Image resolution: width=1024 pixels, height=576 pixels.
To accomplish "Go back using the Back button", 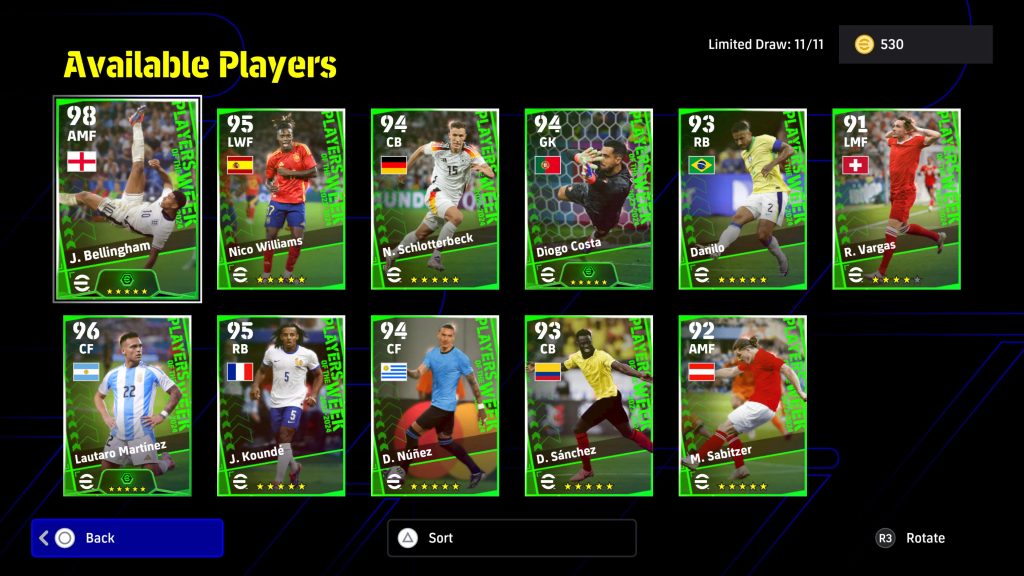I will click(x=127, y=538).
